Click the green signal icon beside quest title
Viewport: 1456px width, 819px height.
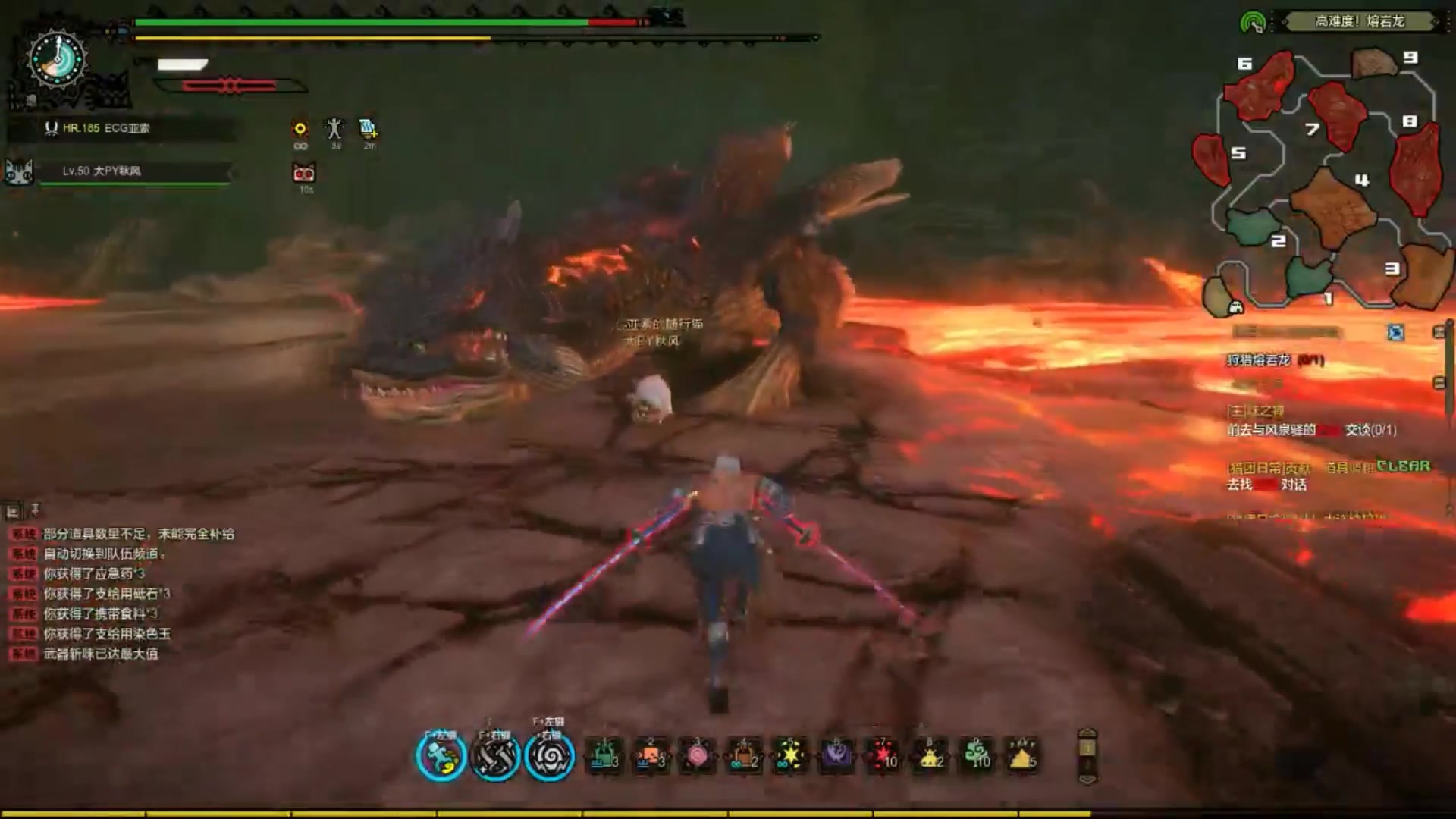coord(1253,23)
